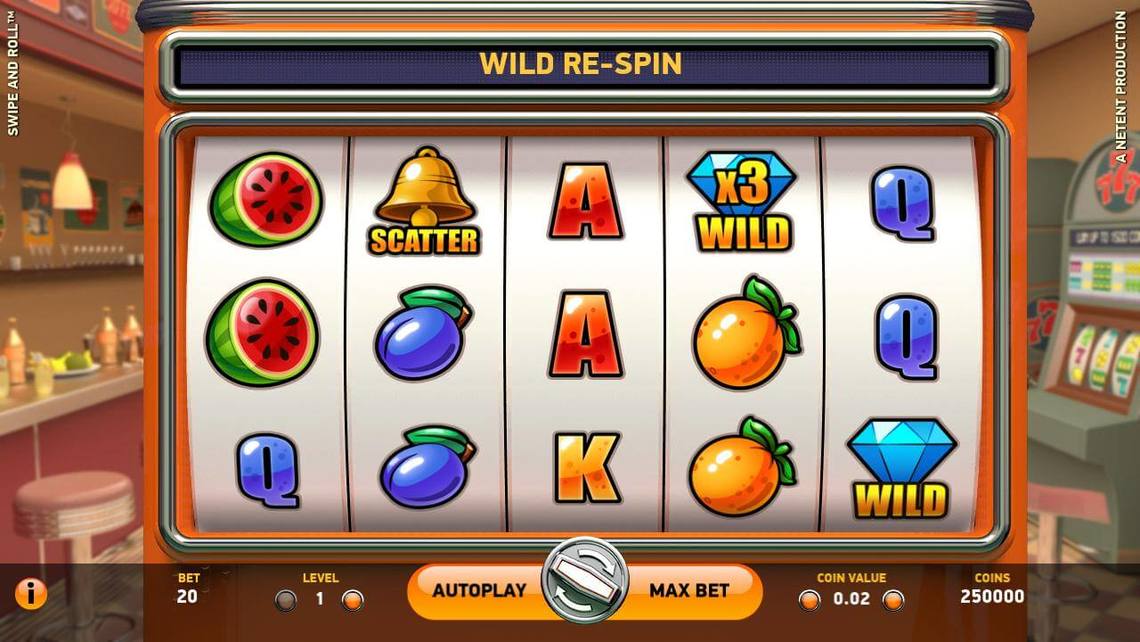
Task: Place the Max Bet
Action: coord(689,590)
